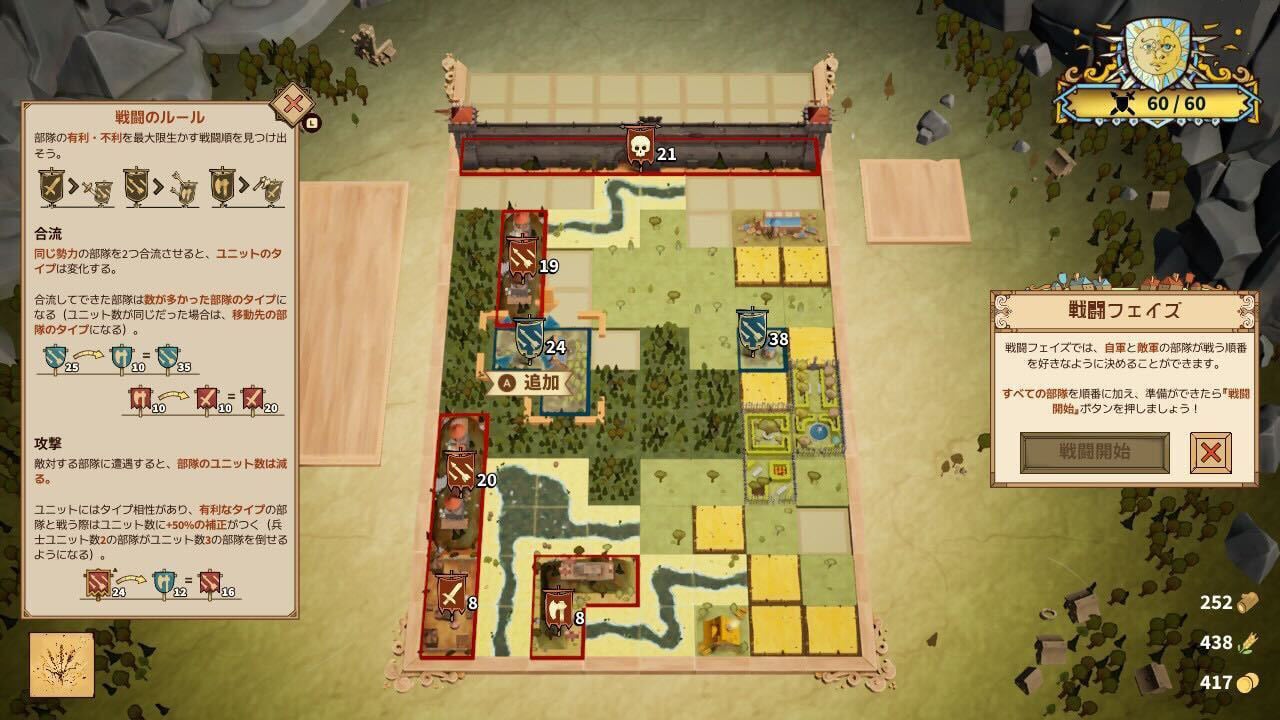Close the battle rules panel

pos(292,103)
